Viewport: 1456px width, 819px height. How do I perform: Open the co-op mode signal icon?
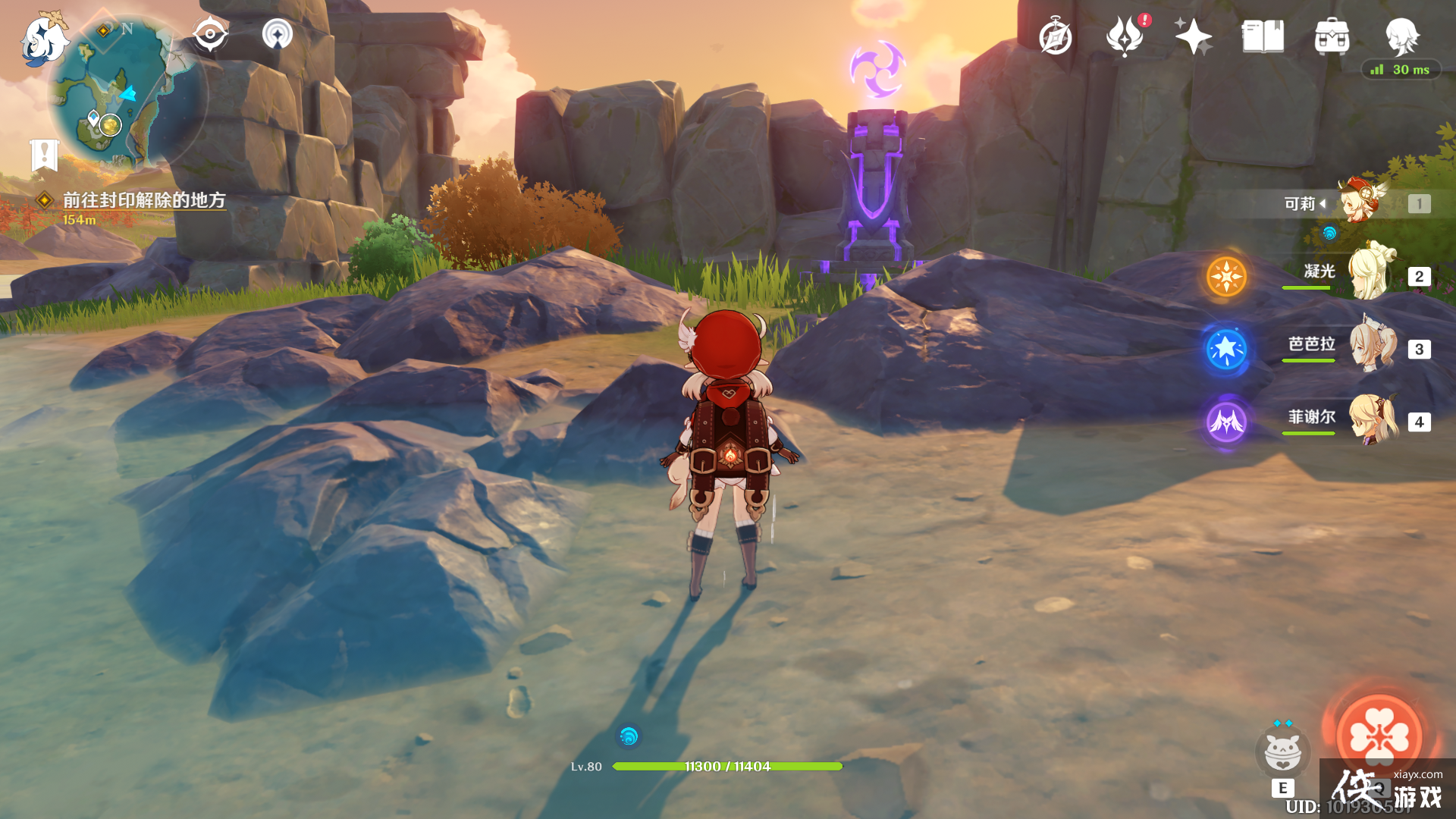(x=278, y=35)
